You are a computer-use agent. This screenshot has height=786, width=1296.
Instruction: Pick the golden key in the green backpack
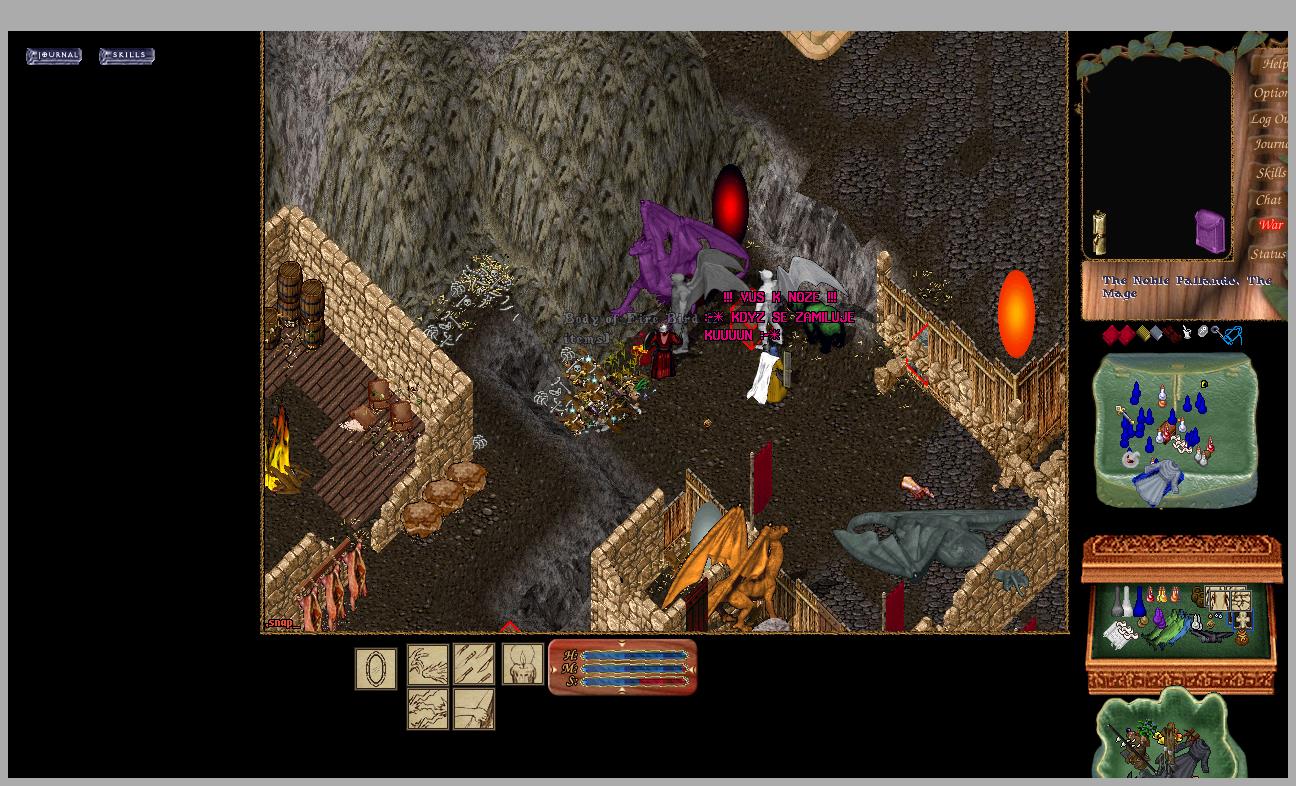pyautogui.click(x=1126, y=412)
